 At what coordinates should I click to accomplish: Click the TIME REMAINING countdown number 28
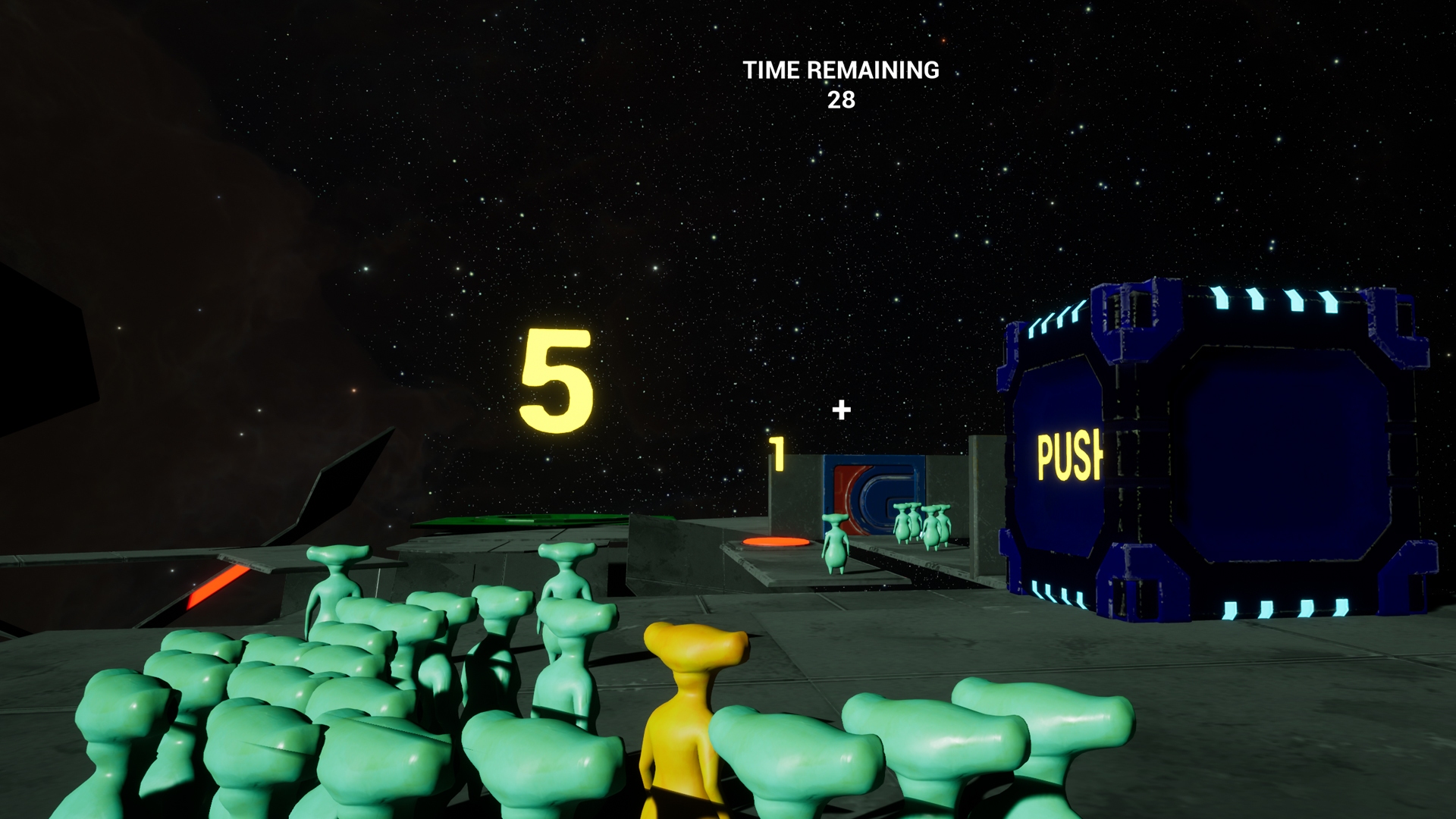pos(842,100)
